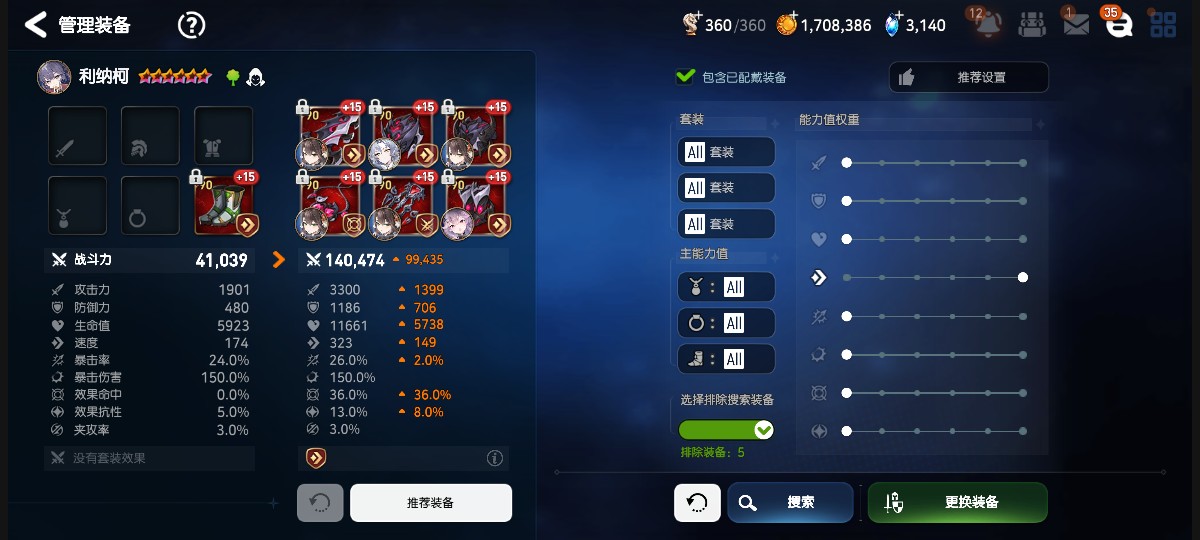Toggle the 包含已配戴装备 checkbox

point(686,77)
